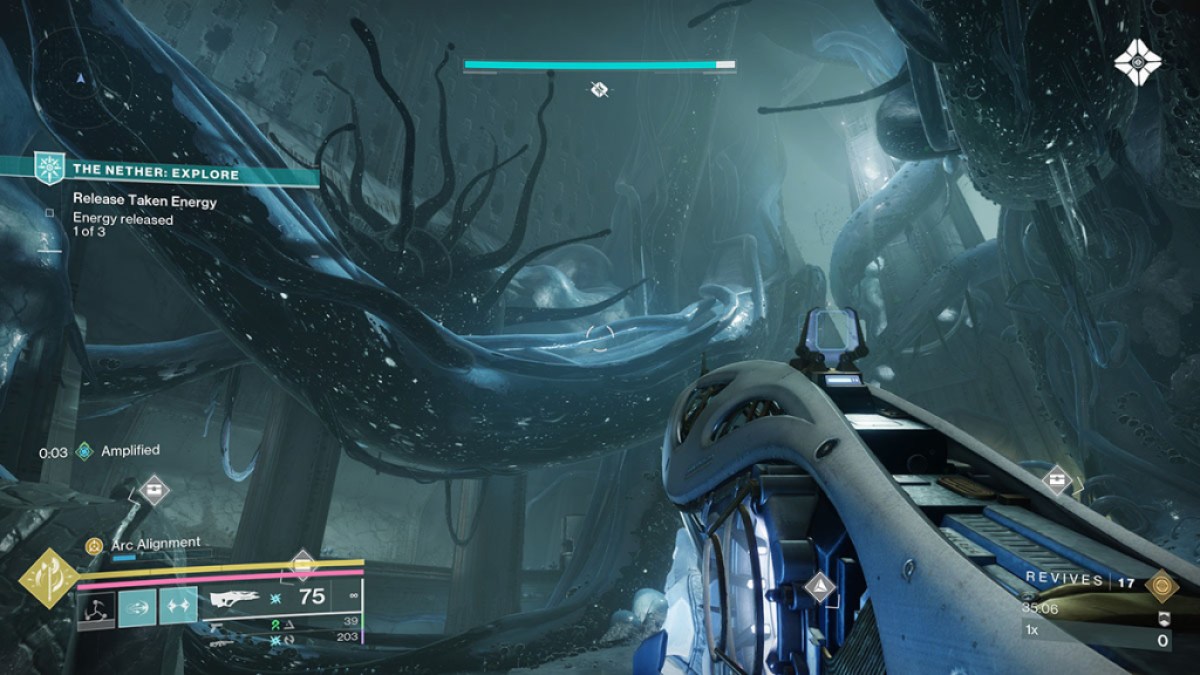Click the gold Revives token icon

1162,583
